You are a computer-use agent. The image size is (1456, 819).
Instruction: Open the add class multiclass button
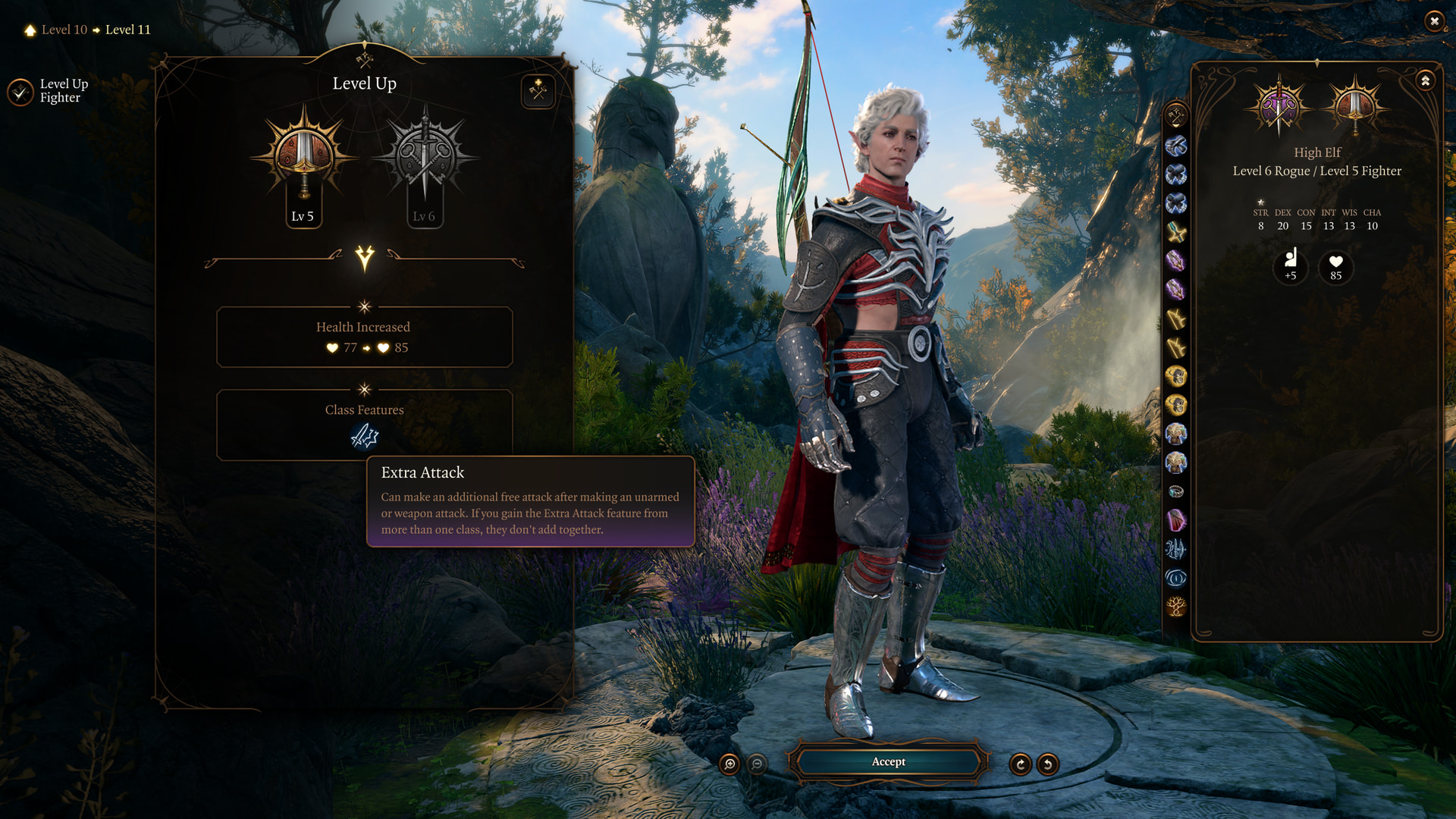tap(538, 92)
